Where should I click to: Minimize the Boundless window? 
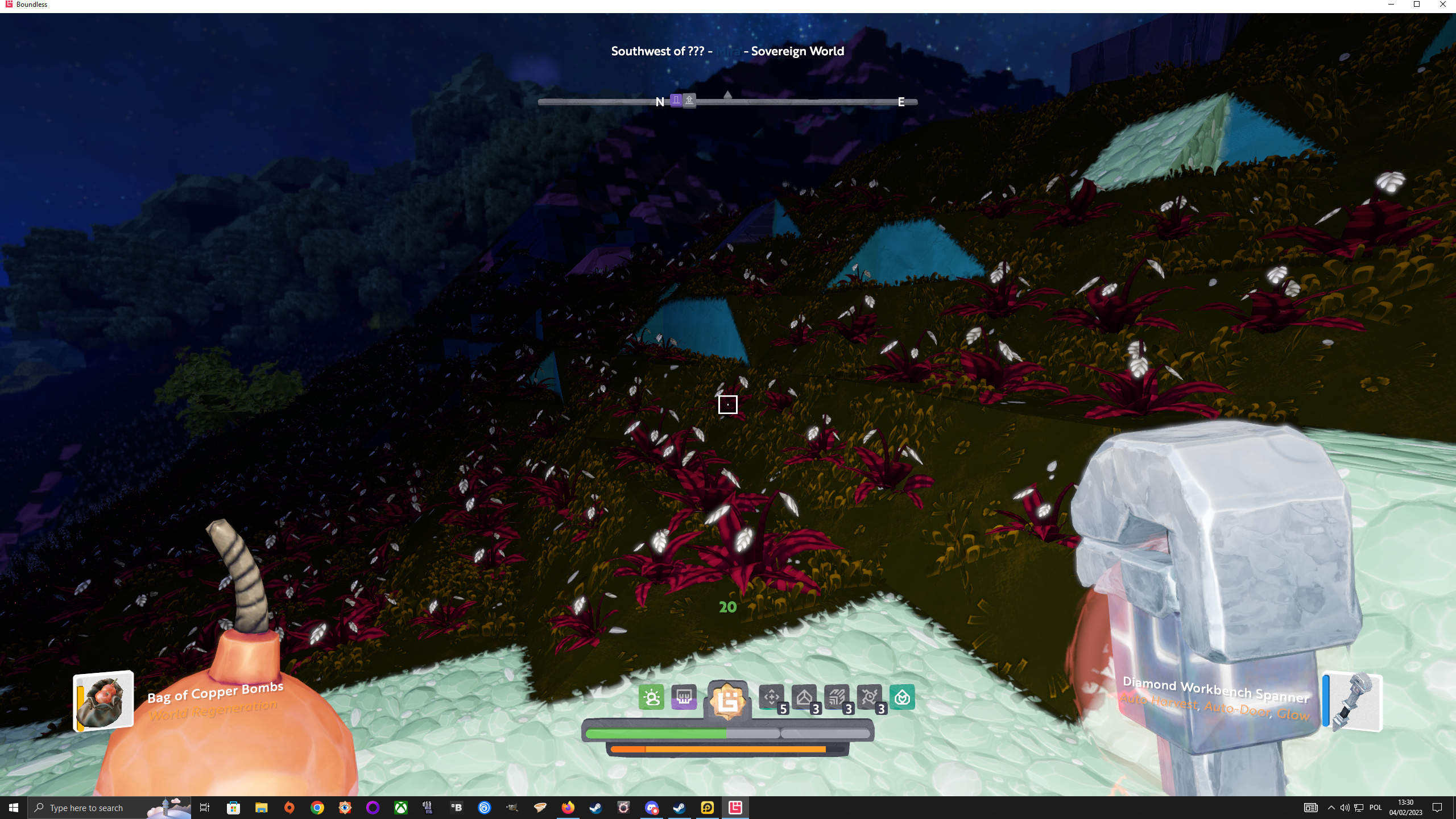pos(1391,5)
